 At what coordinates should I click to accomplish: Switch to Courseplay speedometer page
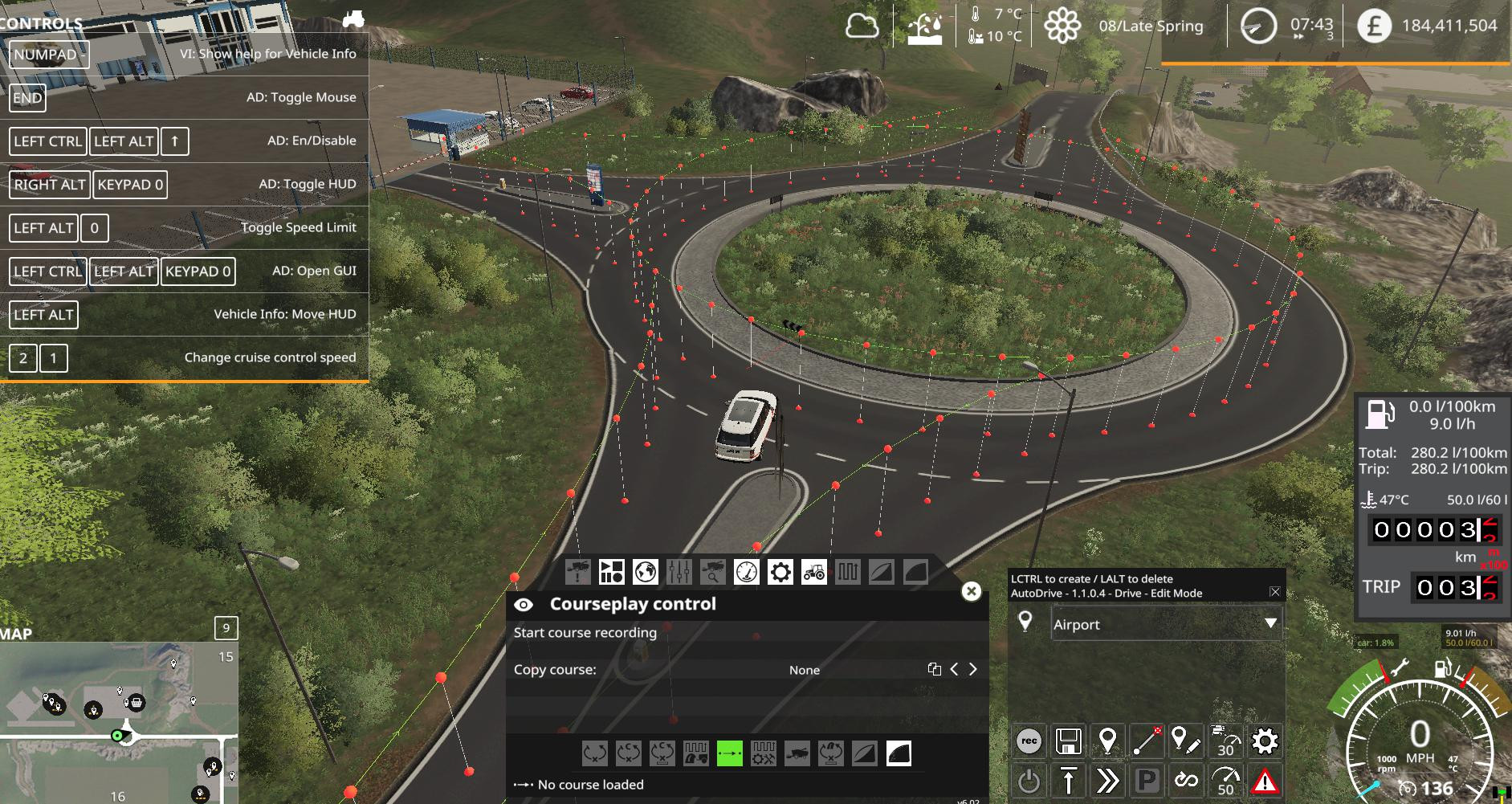tap(745, 572)
